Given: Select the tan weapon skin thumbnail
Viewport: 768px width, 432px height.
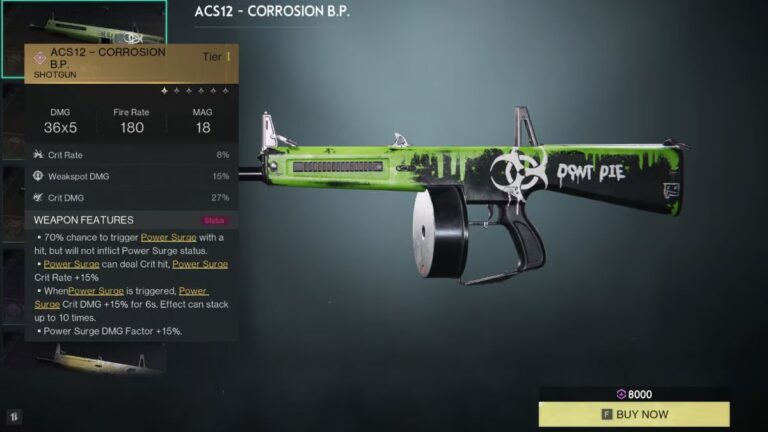Looking at the screenshot, I should click(x=96, y=357).
